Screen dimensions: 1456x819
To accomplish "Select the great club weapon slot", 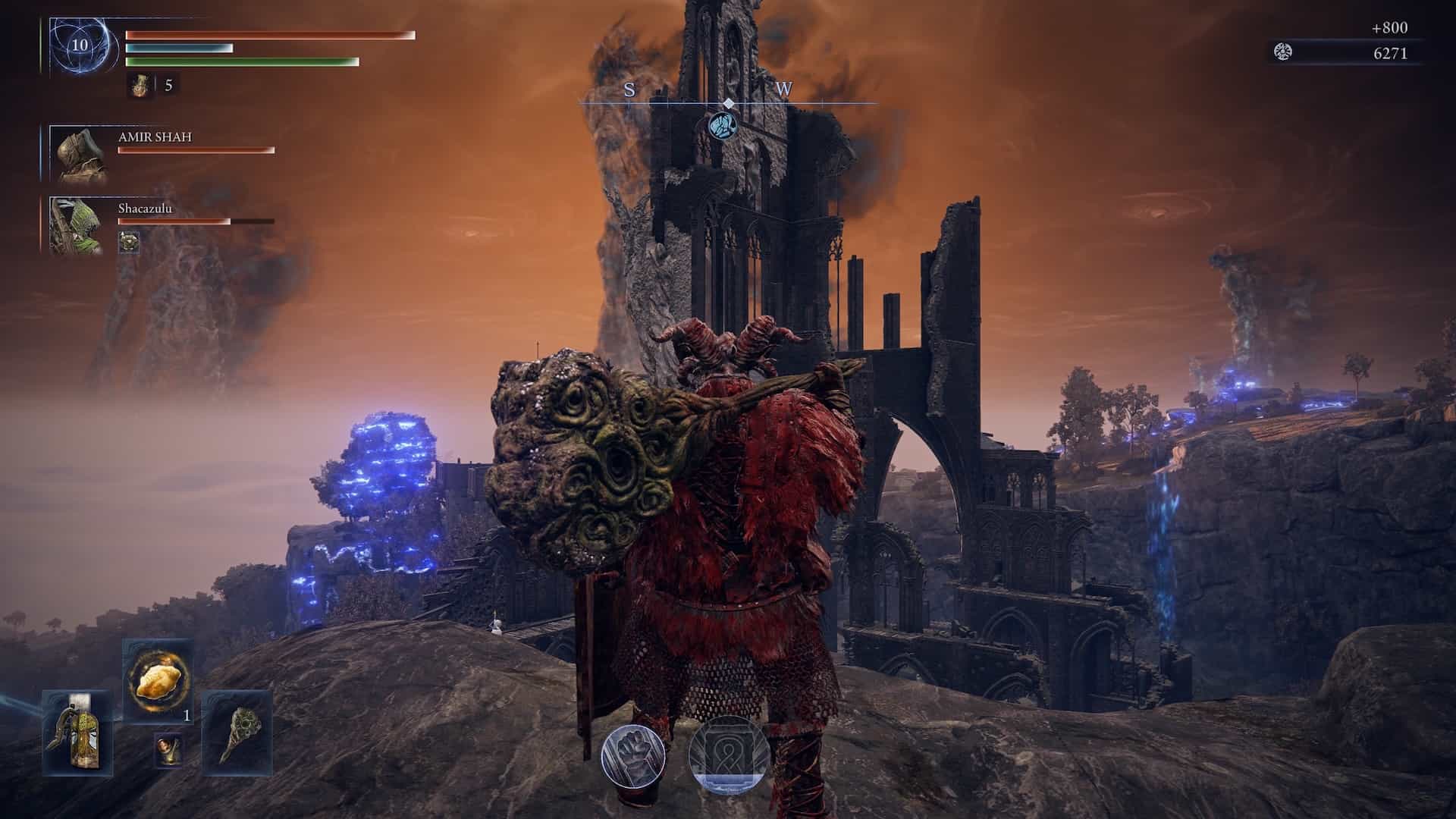I will click(x=237, y=732).
